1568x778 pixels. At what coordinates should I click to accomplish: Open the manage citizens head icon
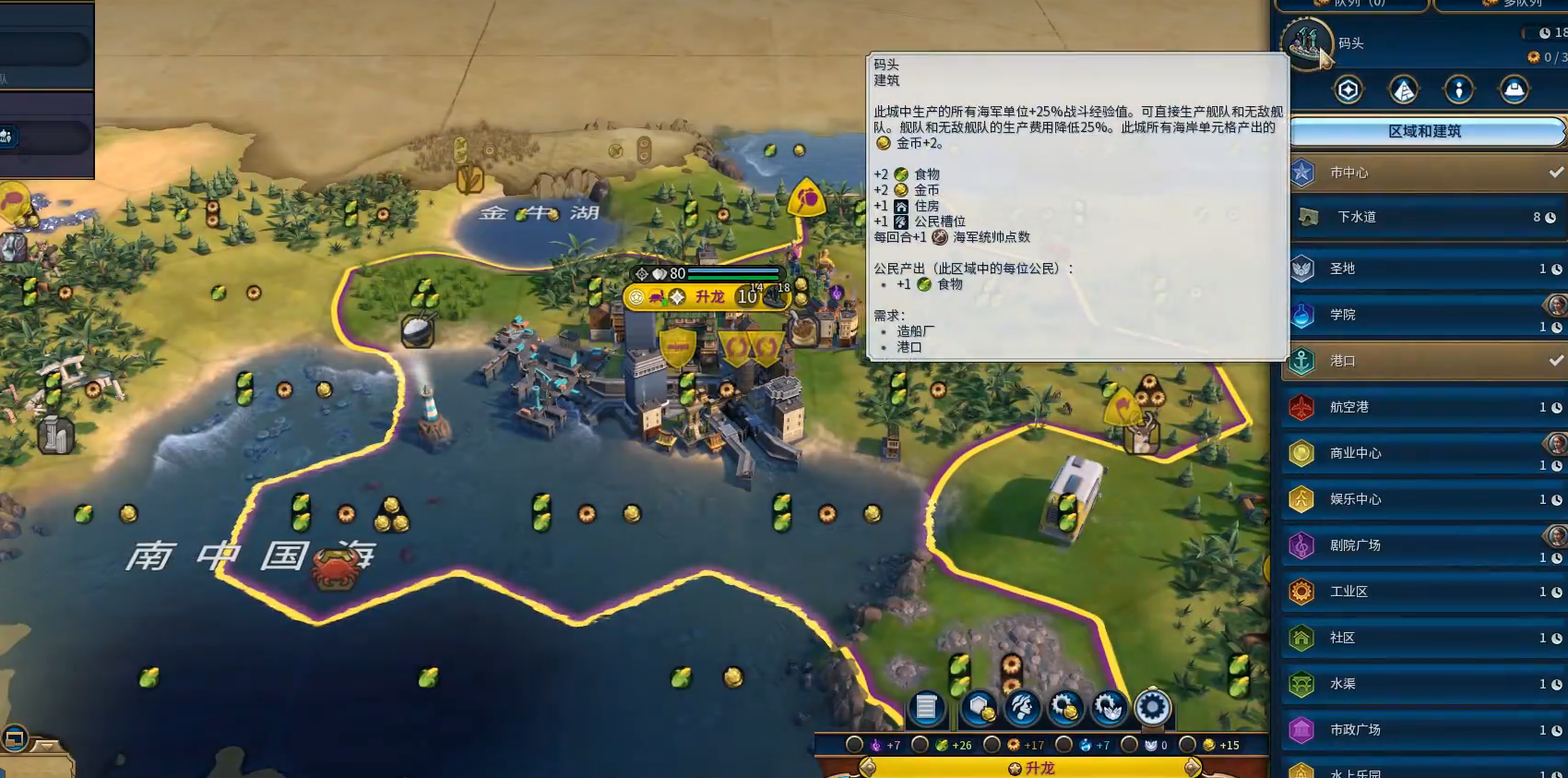1022,708
